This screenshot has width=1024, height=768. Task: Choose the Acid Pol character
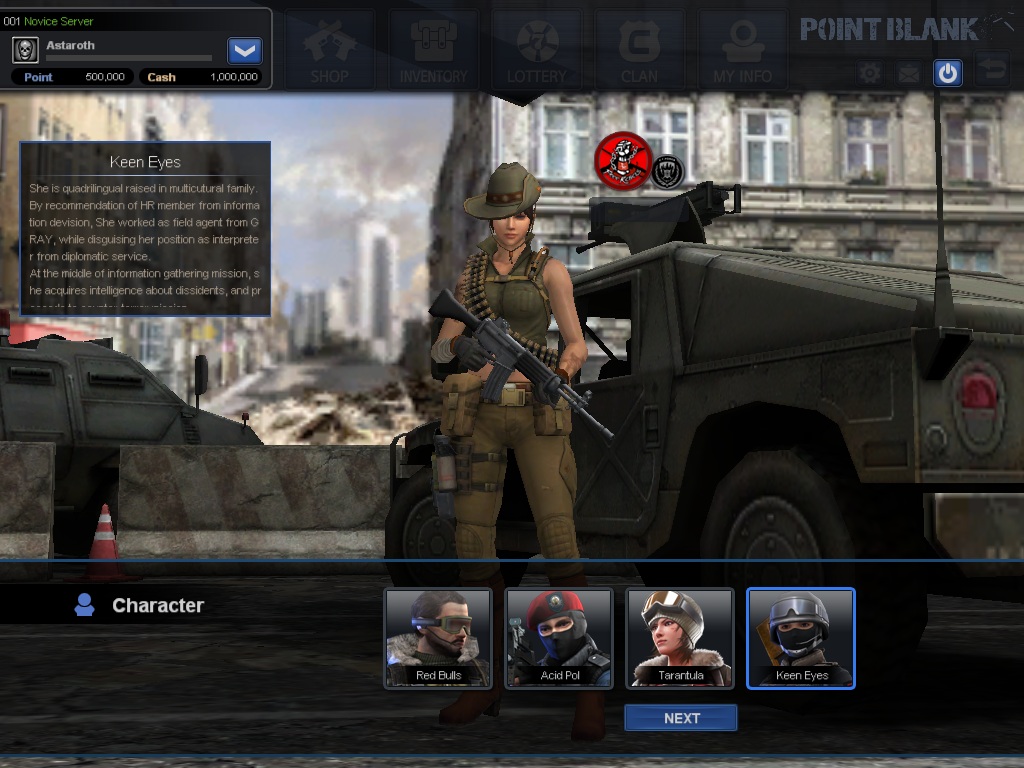point(559,638)
